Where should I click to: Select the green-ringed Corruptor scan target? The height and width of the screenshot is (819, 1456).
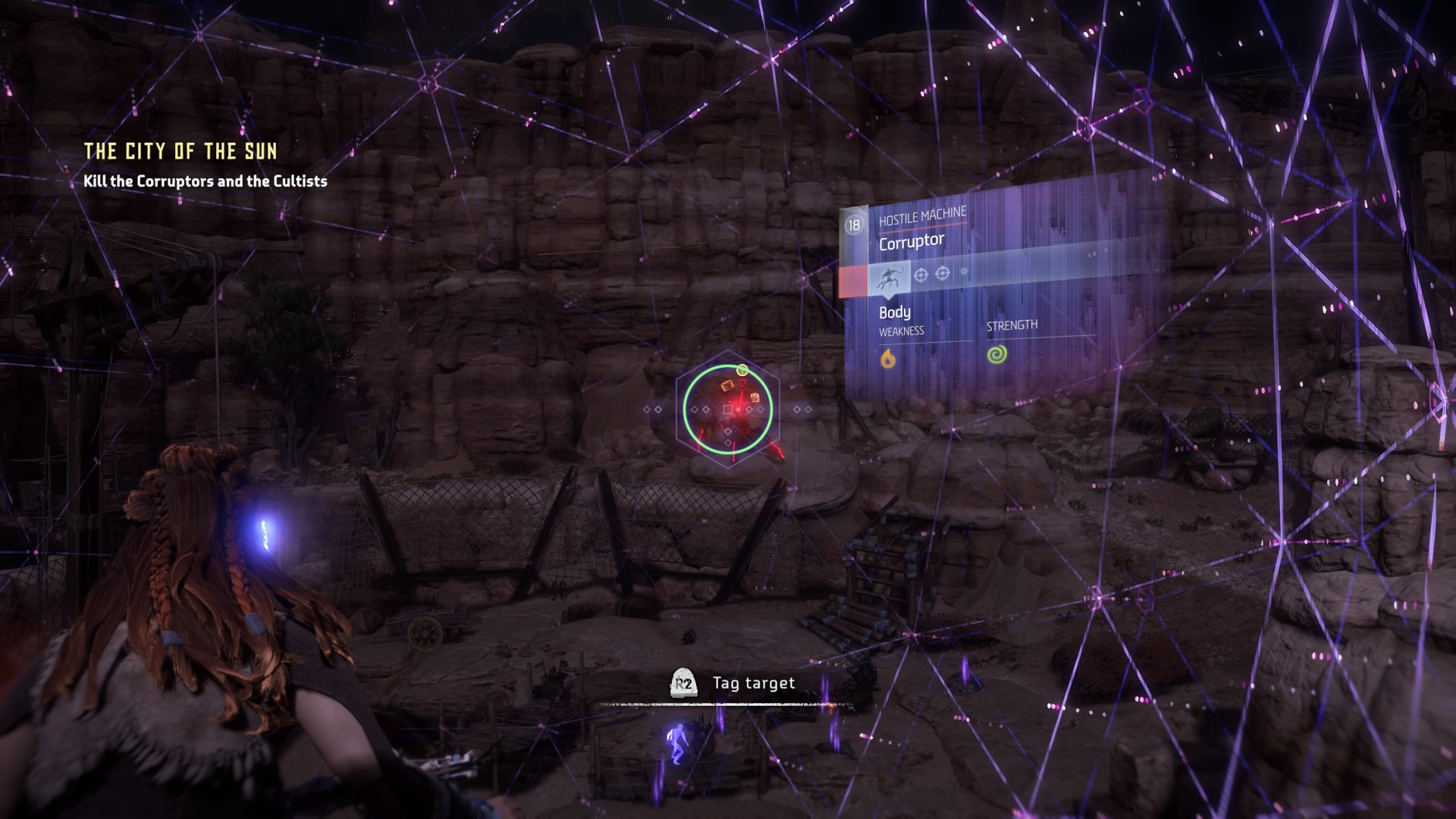click(727, 409)
